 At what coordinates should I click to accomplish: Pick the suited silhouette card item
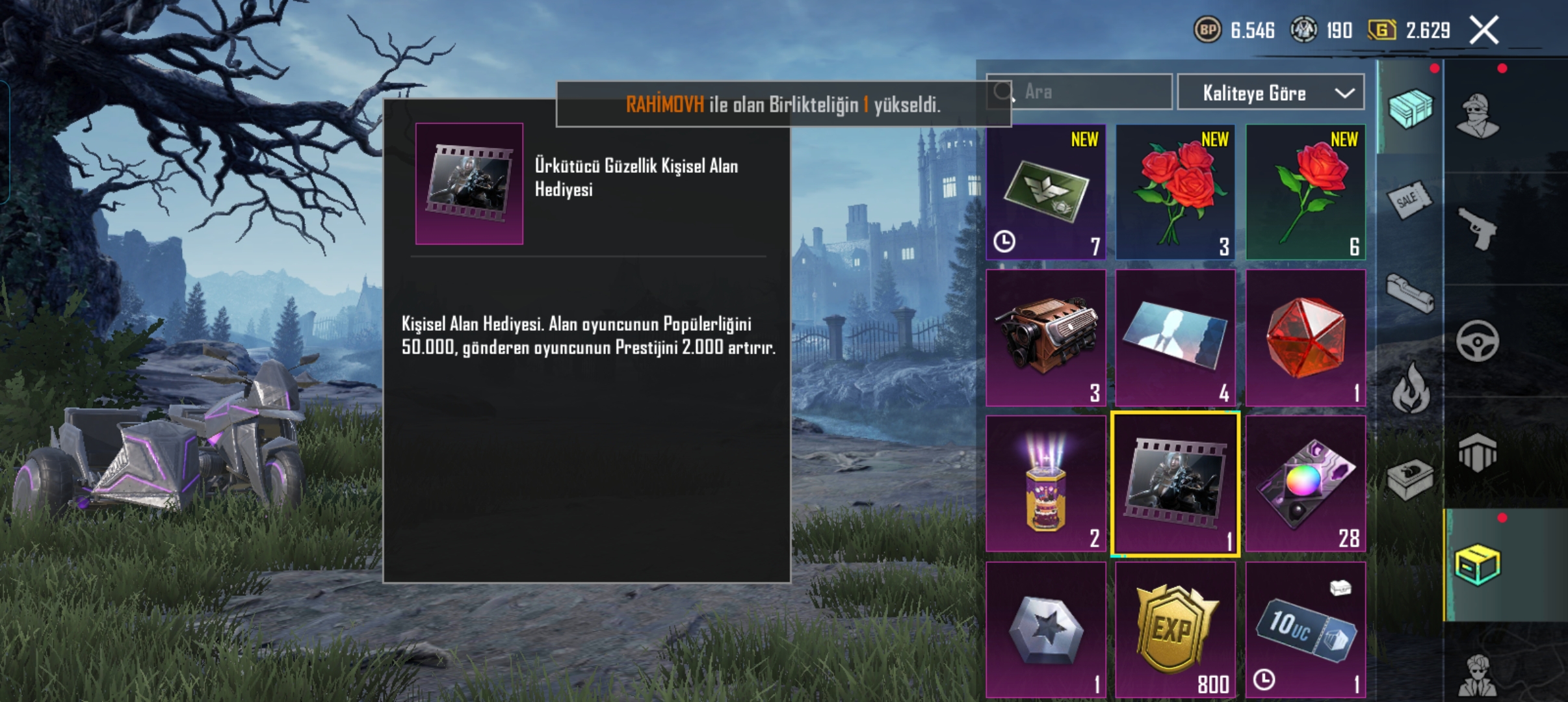1175,338
